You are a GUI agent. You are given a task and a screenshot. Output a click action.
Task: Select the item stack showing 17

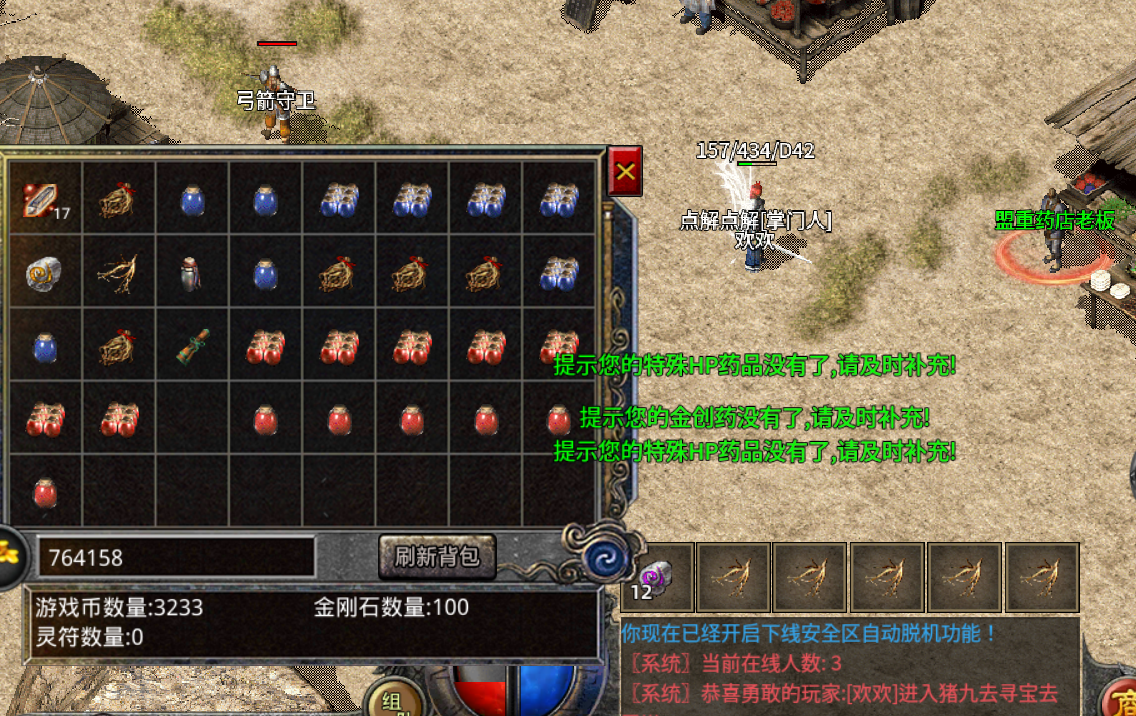click(x=45, y=198)
